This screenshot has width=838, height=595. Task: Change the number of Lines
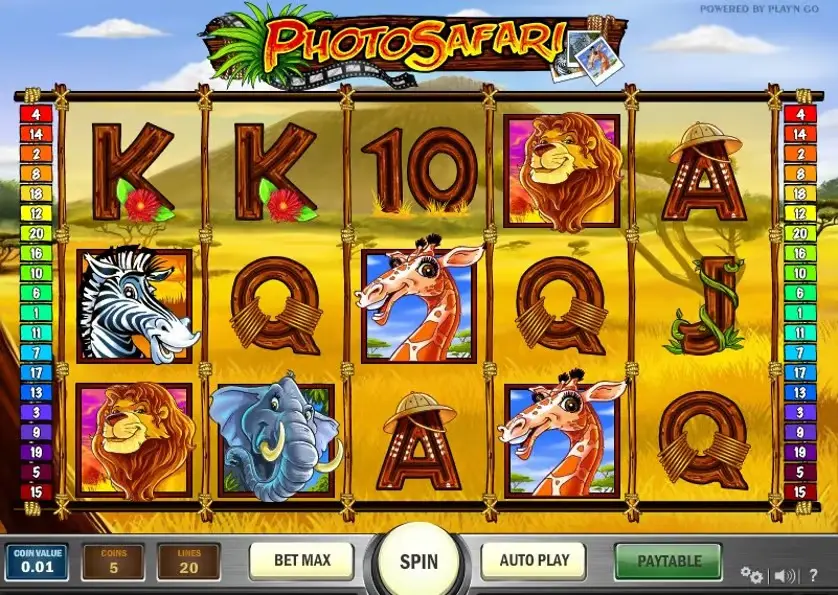coord(188,562)
